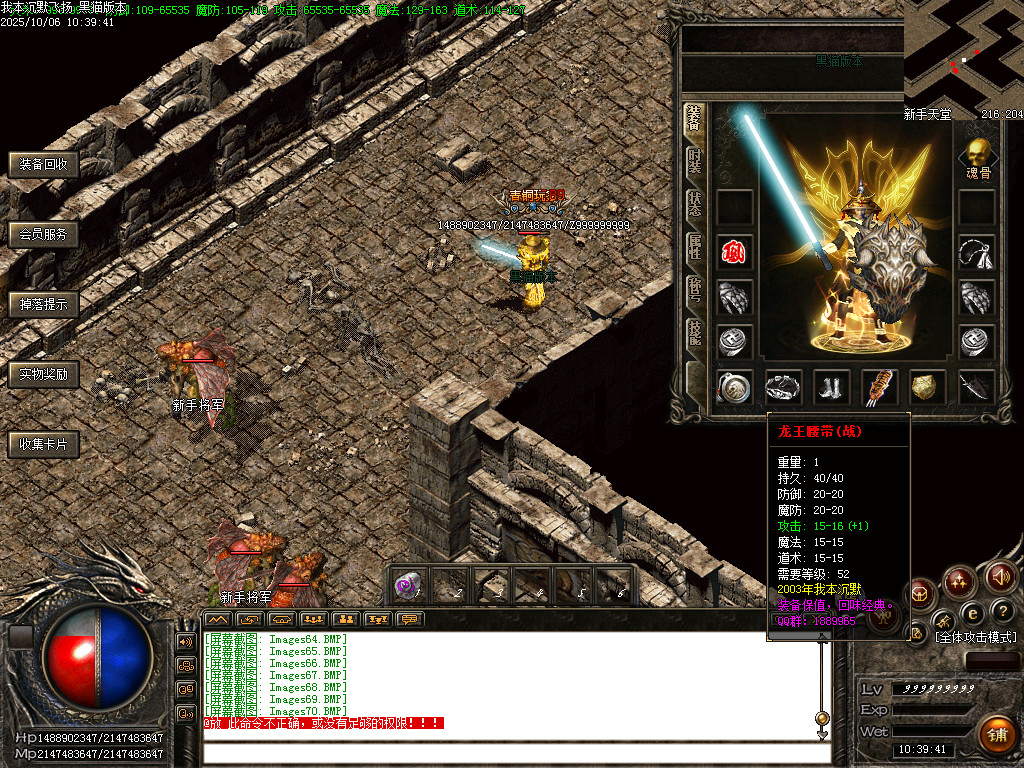The image size is (1024, 768).
Task: Show the 掉落提示 drop hints panel
Action: pyautogui.click(x=43, y=305)
